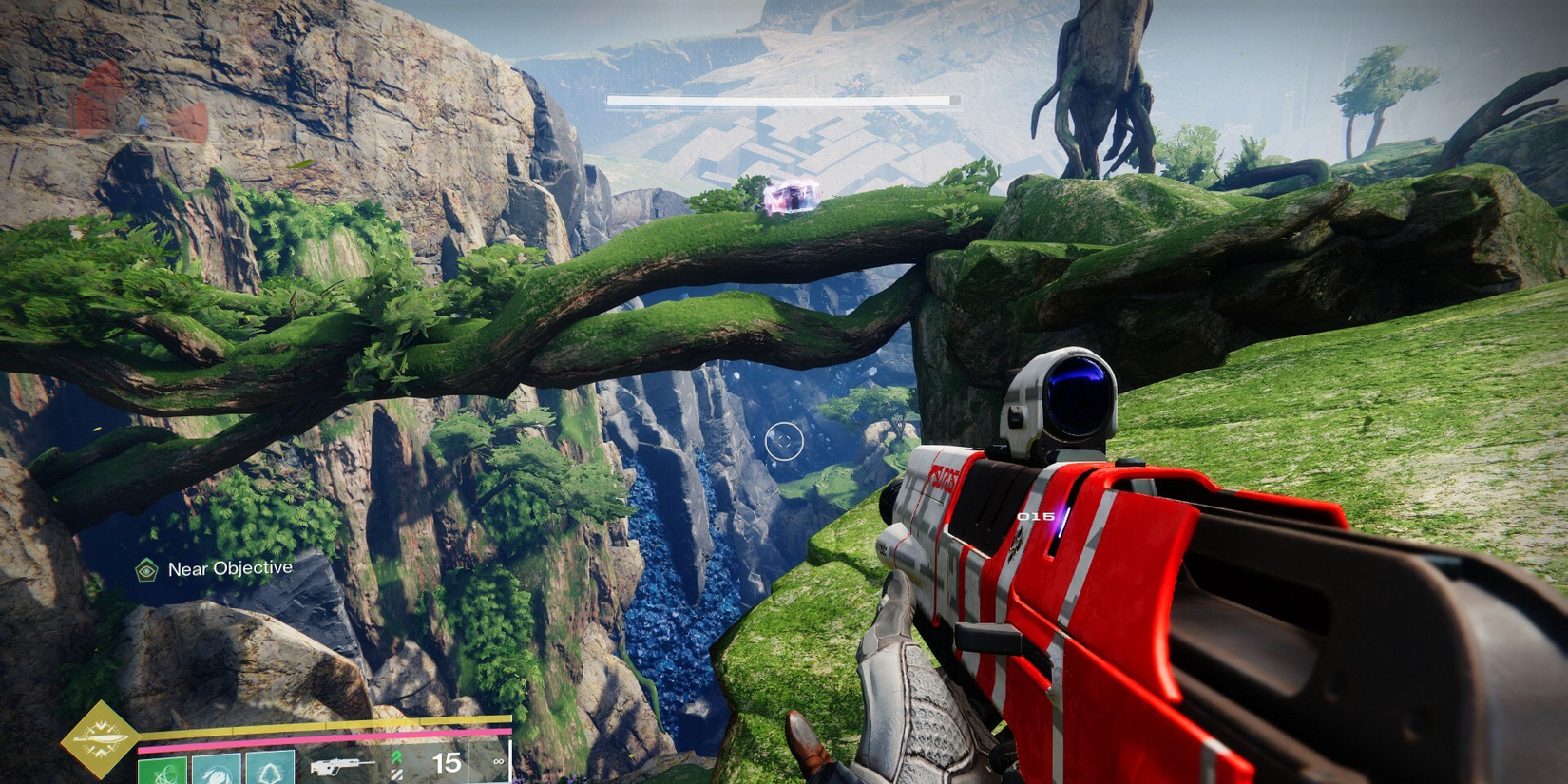Toggle the striped shader swatch near ammo counter
Screen dimensions: 1568x784
396,776
